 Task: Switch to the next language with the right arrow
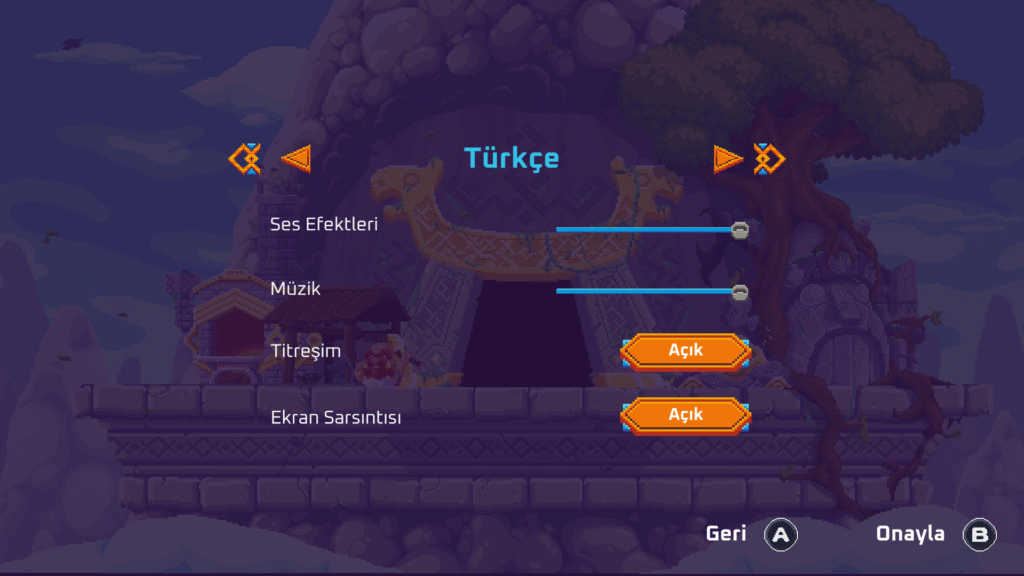(728, 159)
